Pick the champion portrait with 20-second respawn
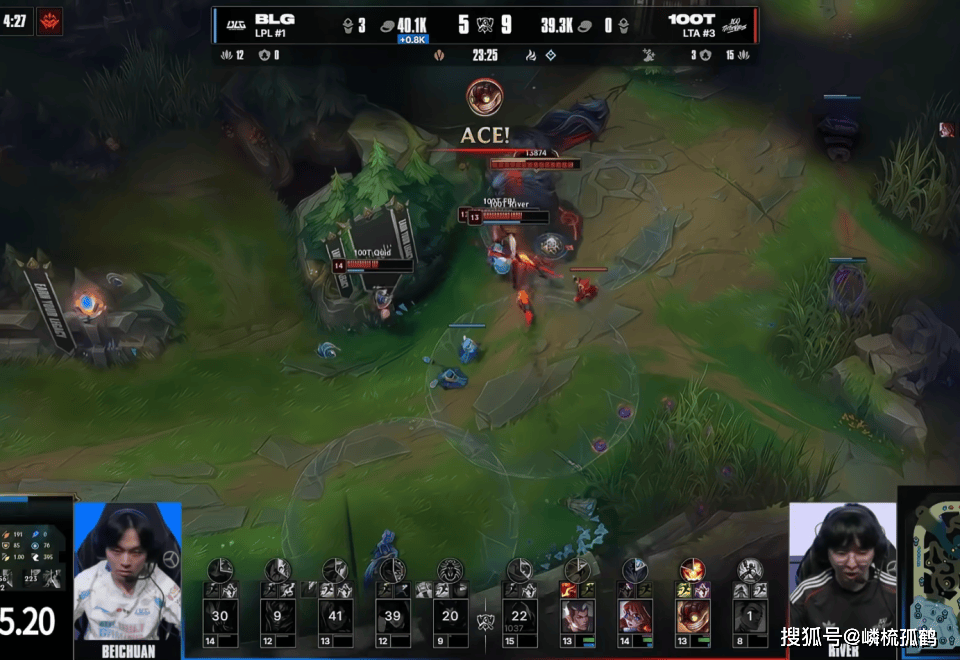960x660 pixels. pos(450,616)
